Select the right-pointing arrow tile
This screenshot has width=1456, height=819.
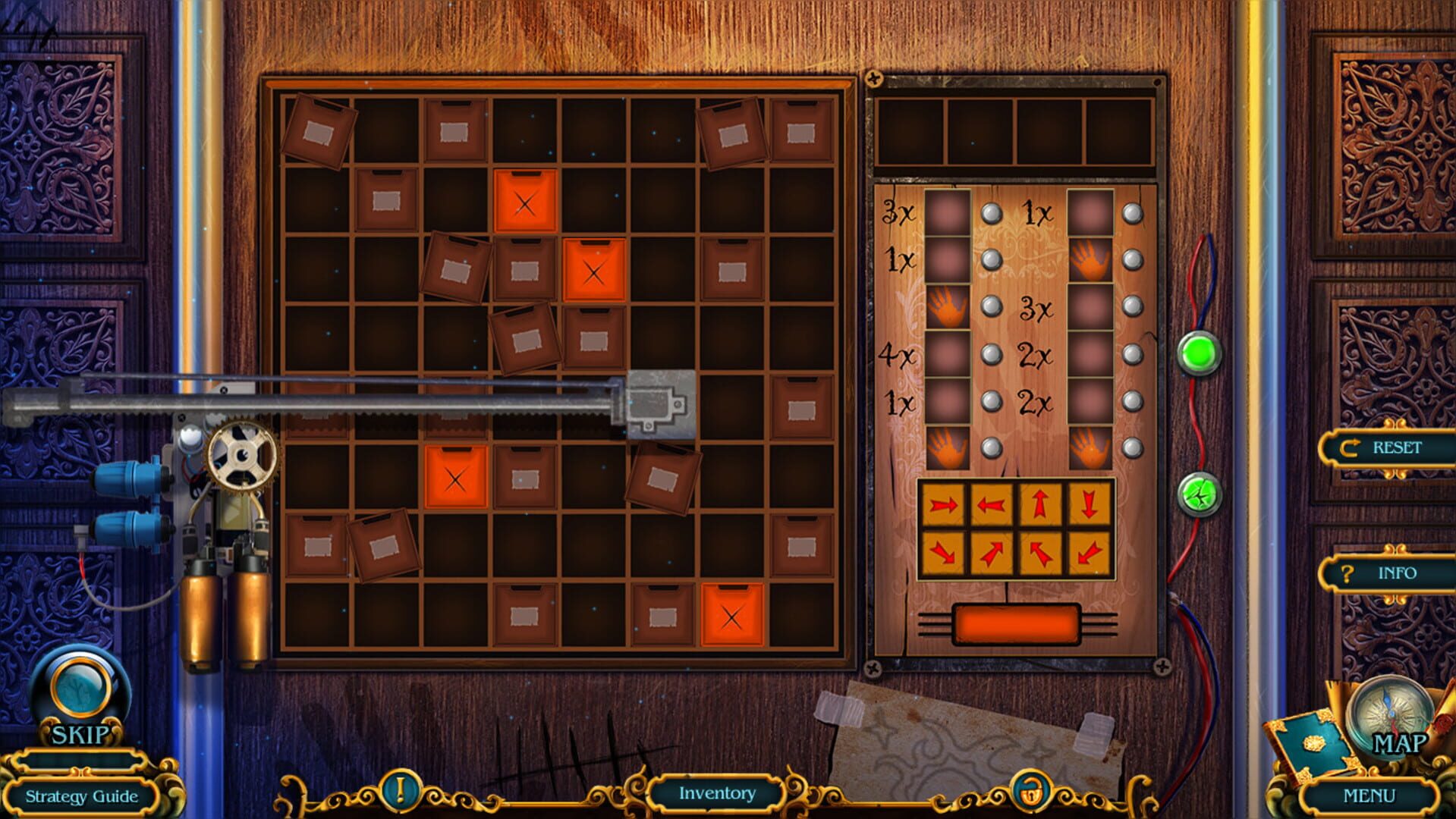pyautogui.click(x=944, y=504)
